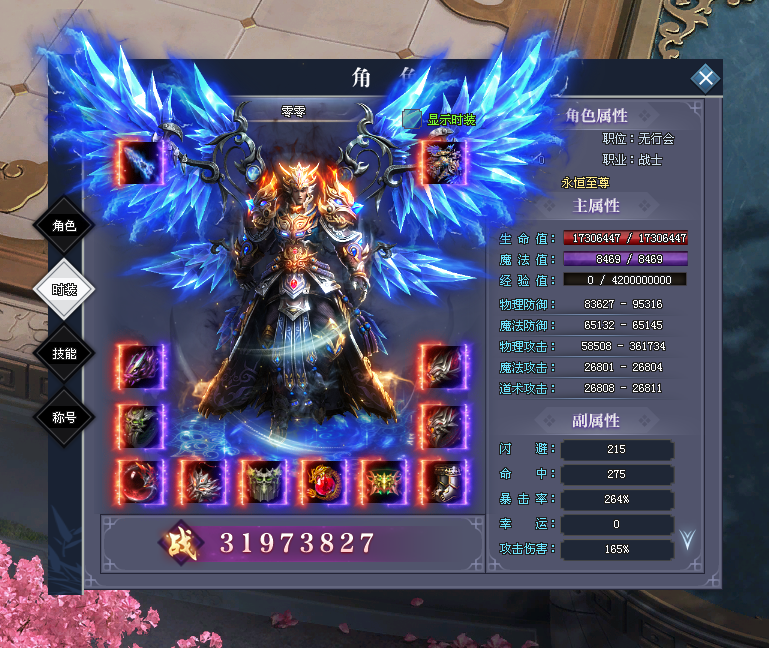Switch to the 角色 tab

pyautogui.click(x=64, y=225)
